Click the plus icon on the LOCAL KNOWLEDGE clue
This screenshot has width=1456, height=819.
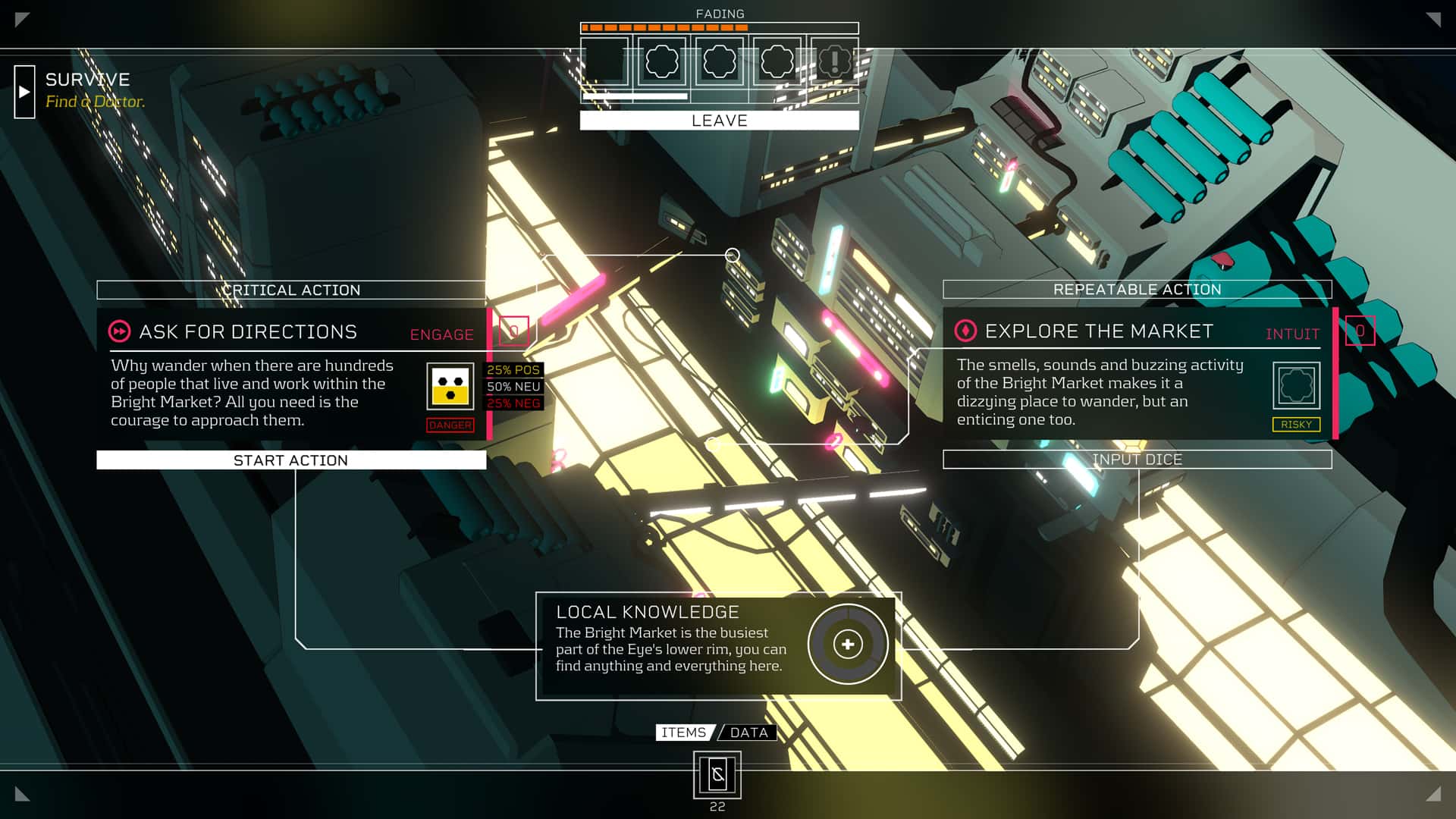847,644
